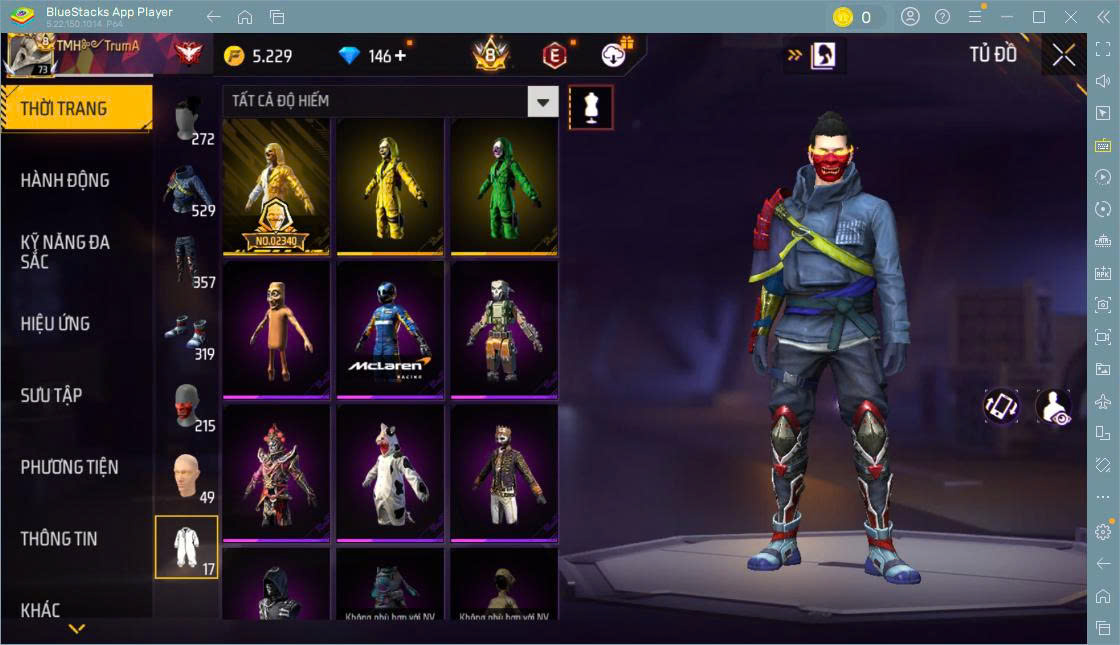Select the gold outfit numbered NO.02340

pos(276,186)
